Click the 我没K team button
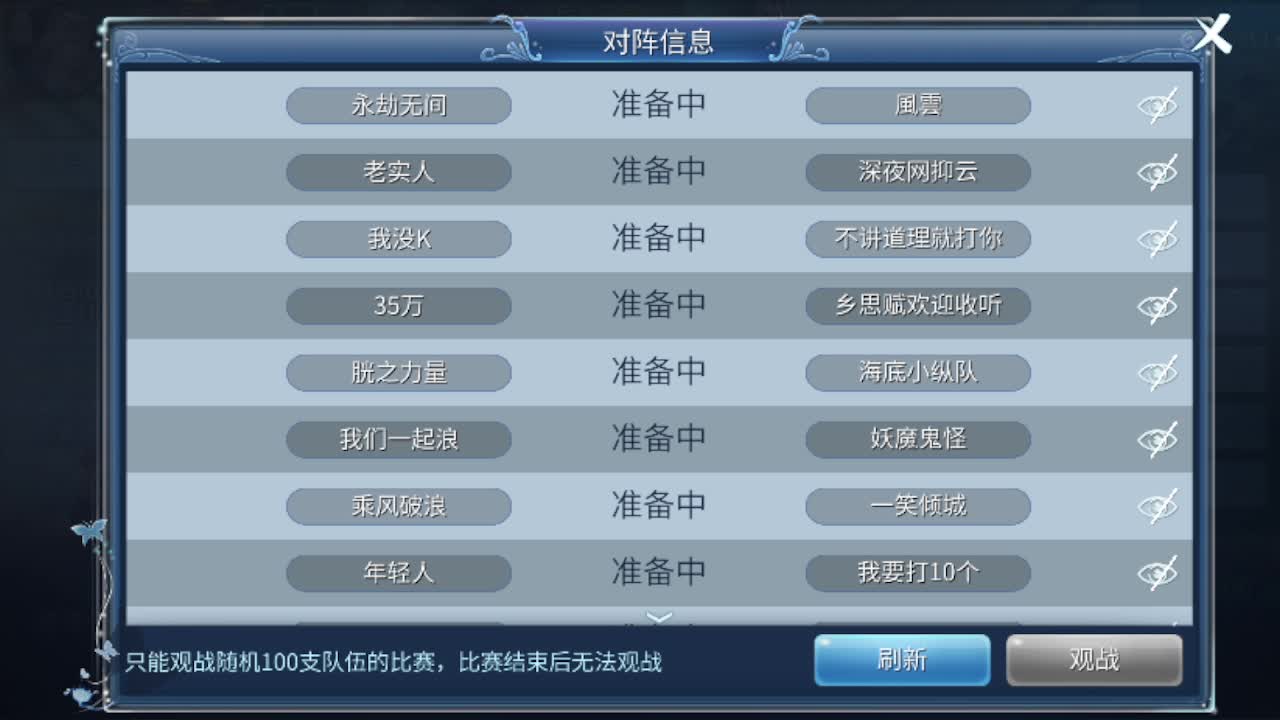Image resolution: width=1280 pixels, height=720 pixels. pyautogui.click(x=398, y=239)
